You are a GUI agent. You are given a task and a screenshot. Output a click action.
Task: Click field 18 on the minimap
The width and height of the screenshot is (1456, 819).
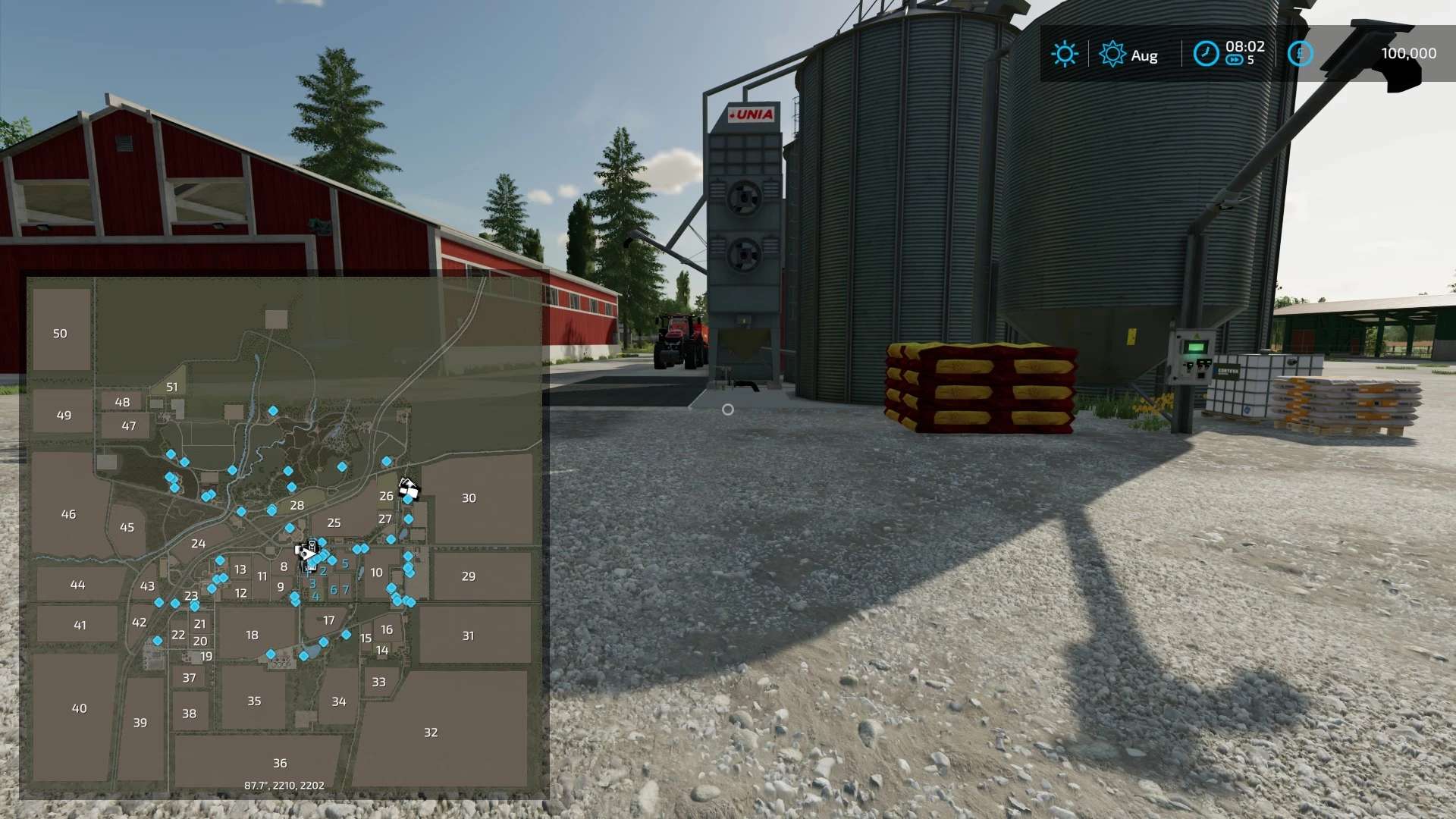pyautogui.click(x=252, y=635)
